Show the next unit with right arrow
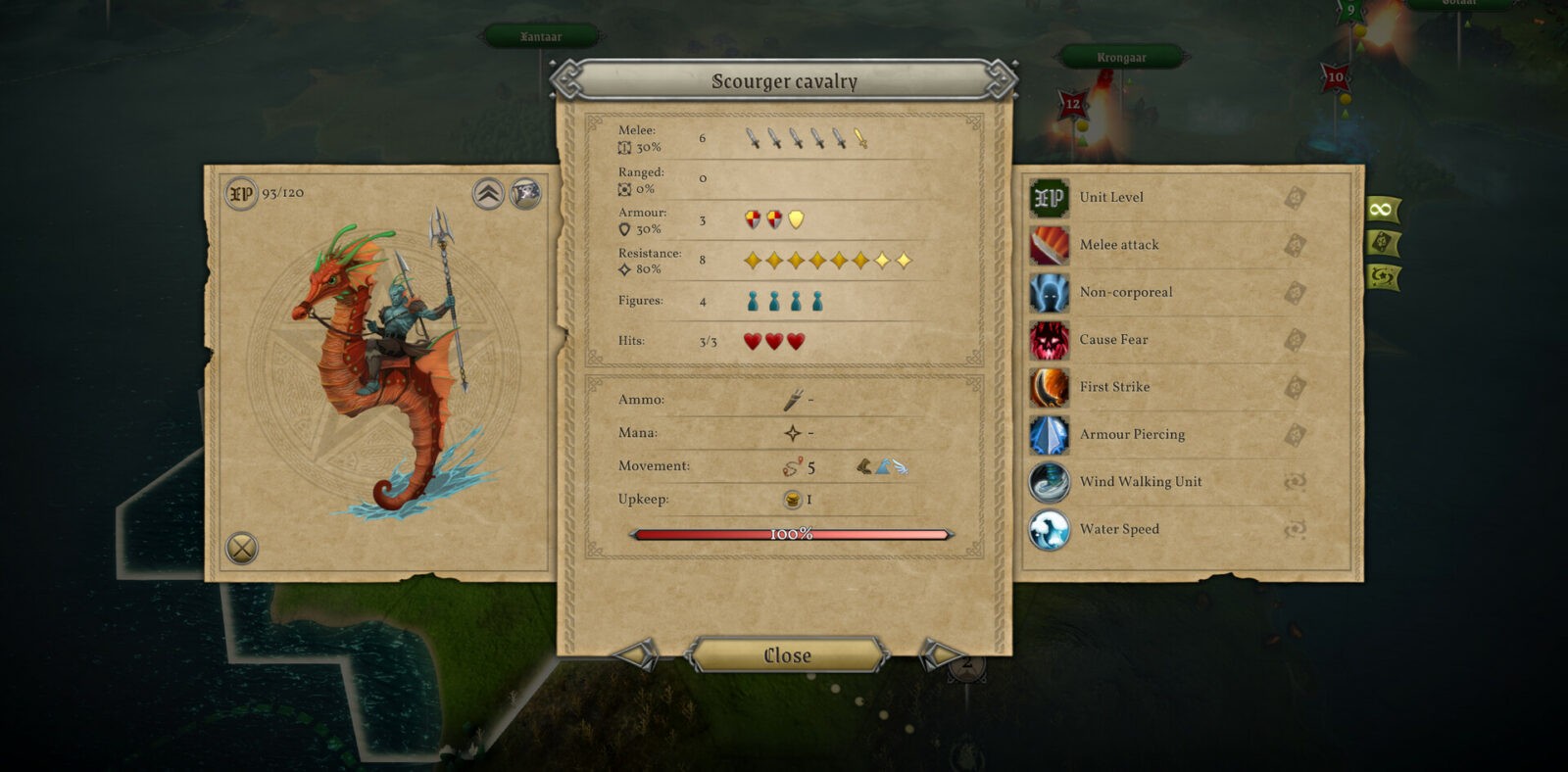The height and width of the screenshot is (772, 1568). [939, 653]
